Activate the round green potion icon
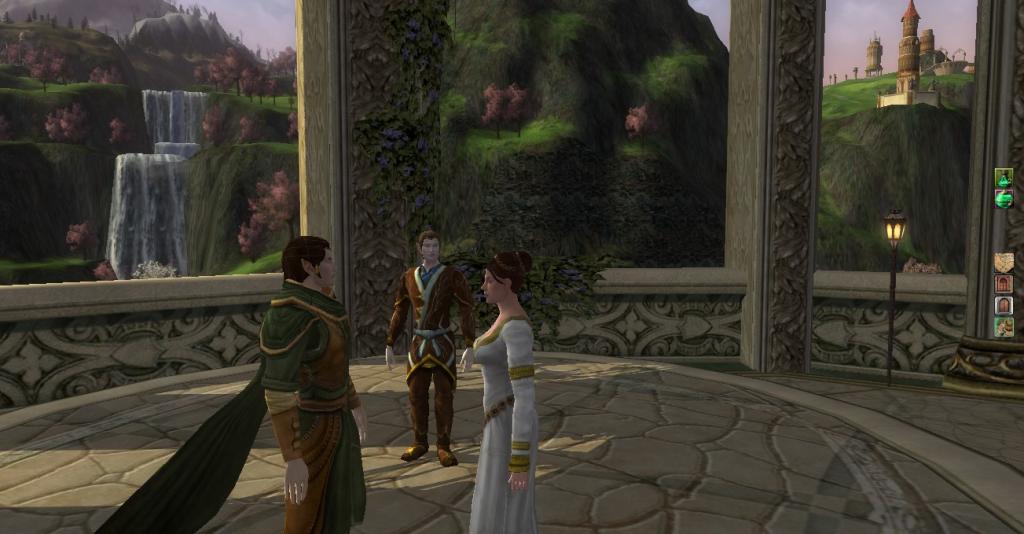1024x534 pixels. coord(1004,199)
